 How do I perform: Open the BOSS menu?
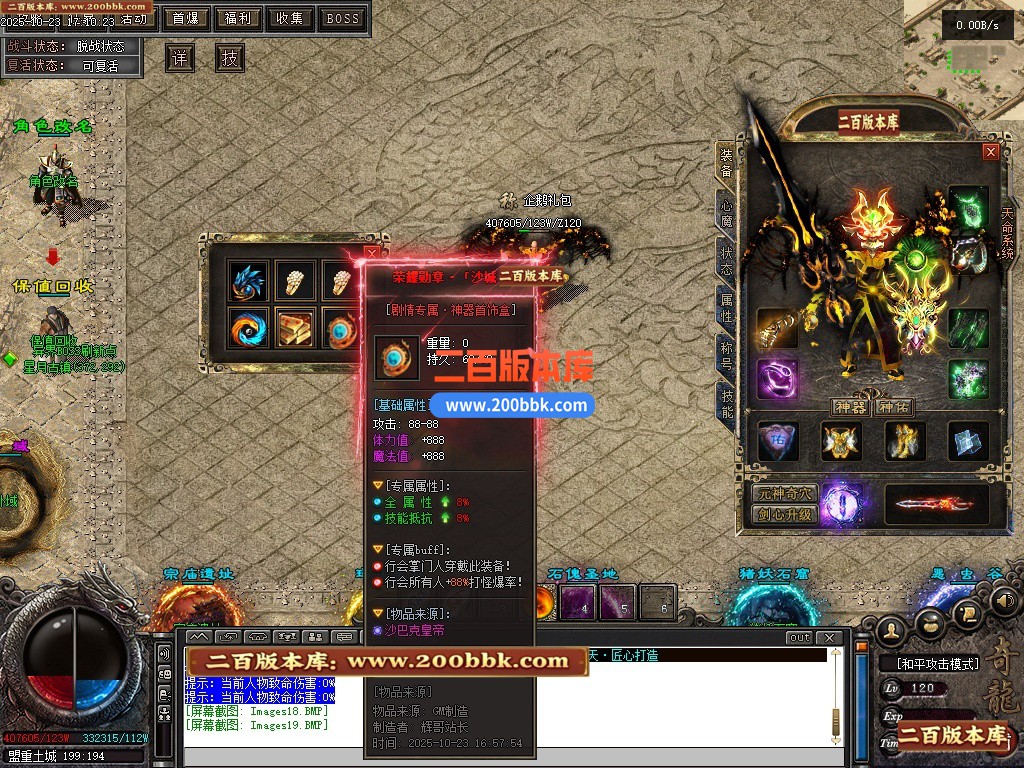click(343, 18)
